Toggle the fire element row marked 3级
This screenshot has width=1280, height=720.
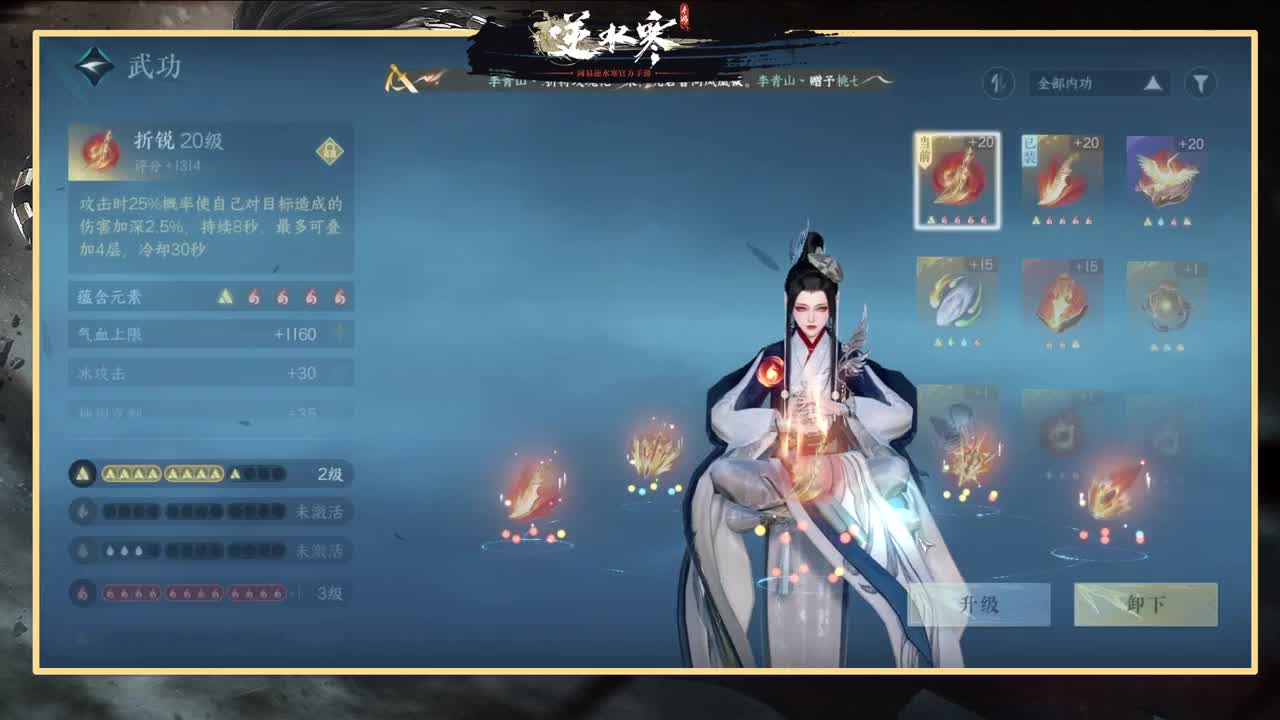point(210,591)
